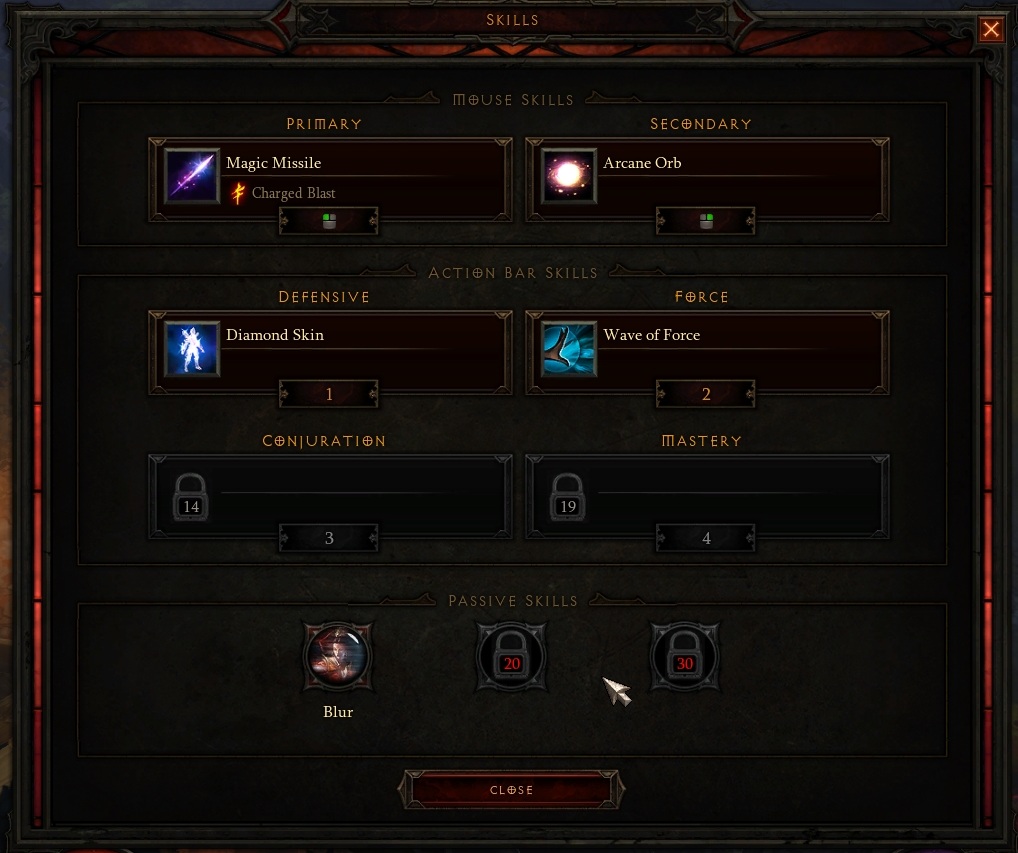Click the hotkey 3 binding under Conjuration

pos(329,539)
